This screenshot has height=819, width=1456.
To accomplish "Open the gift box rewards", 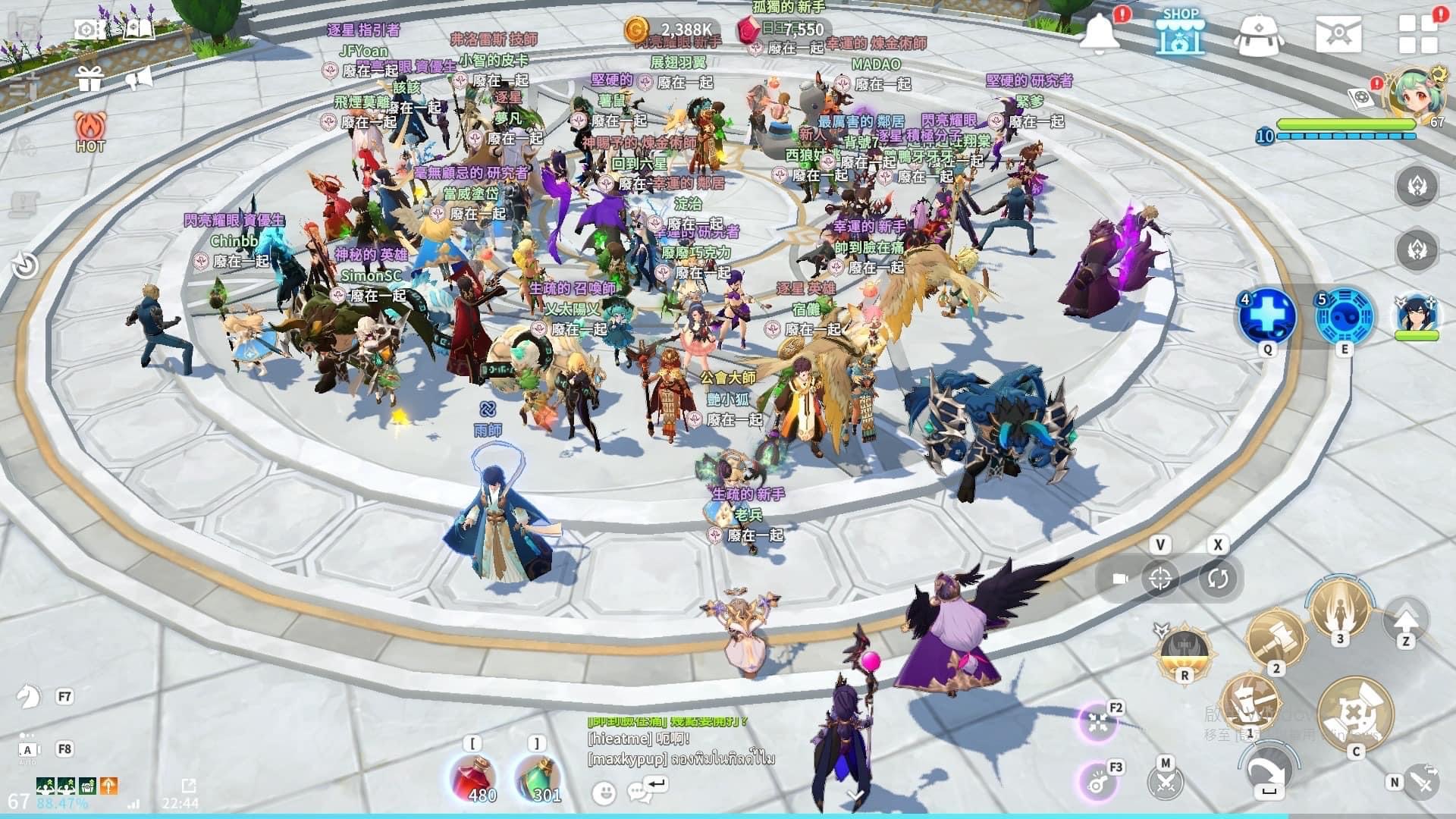I will [x=89, y=77].
